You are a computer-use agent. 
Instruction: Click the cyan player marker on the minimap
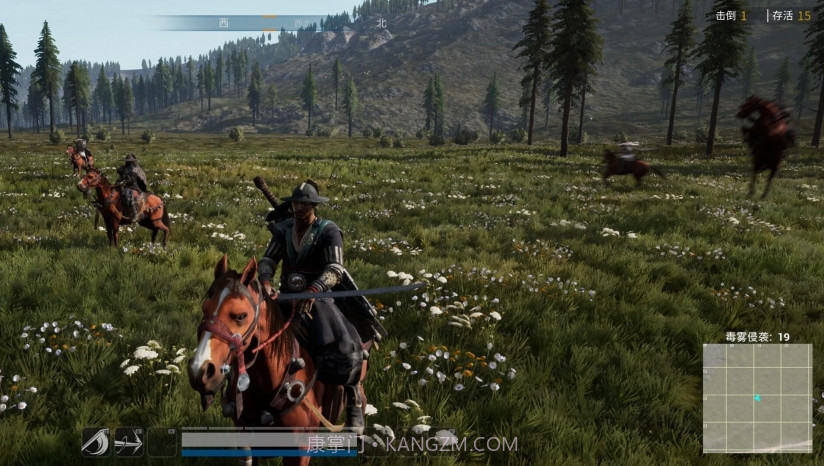757,398
